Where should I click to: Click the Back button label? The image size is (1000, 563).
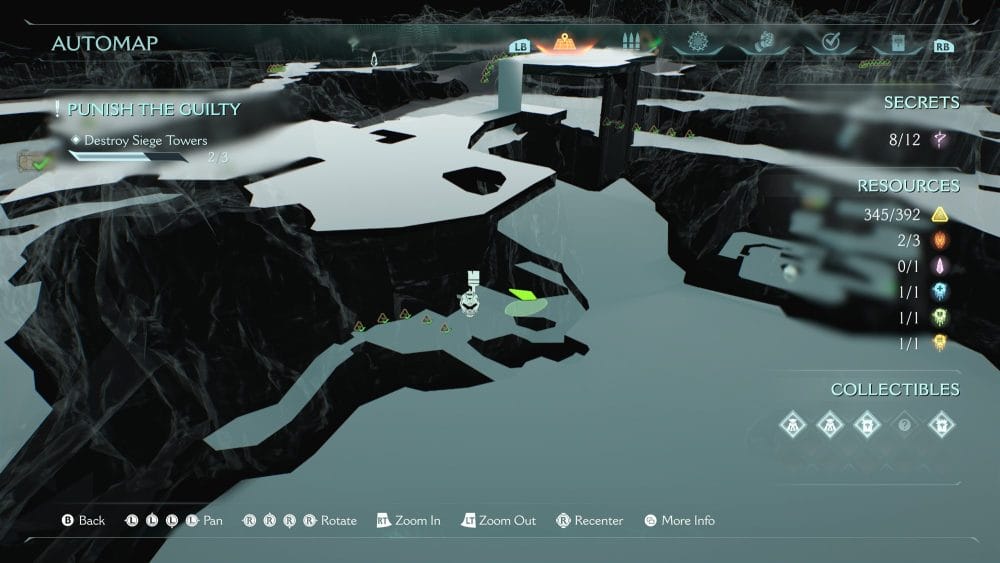[83, 521]
